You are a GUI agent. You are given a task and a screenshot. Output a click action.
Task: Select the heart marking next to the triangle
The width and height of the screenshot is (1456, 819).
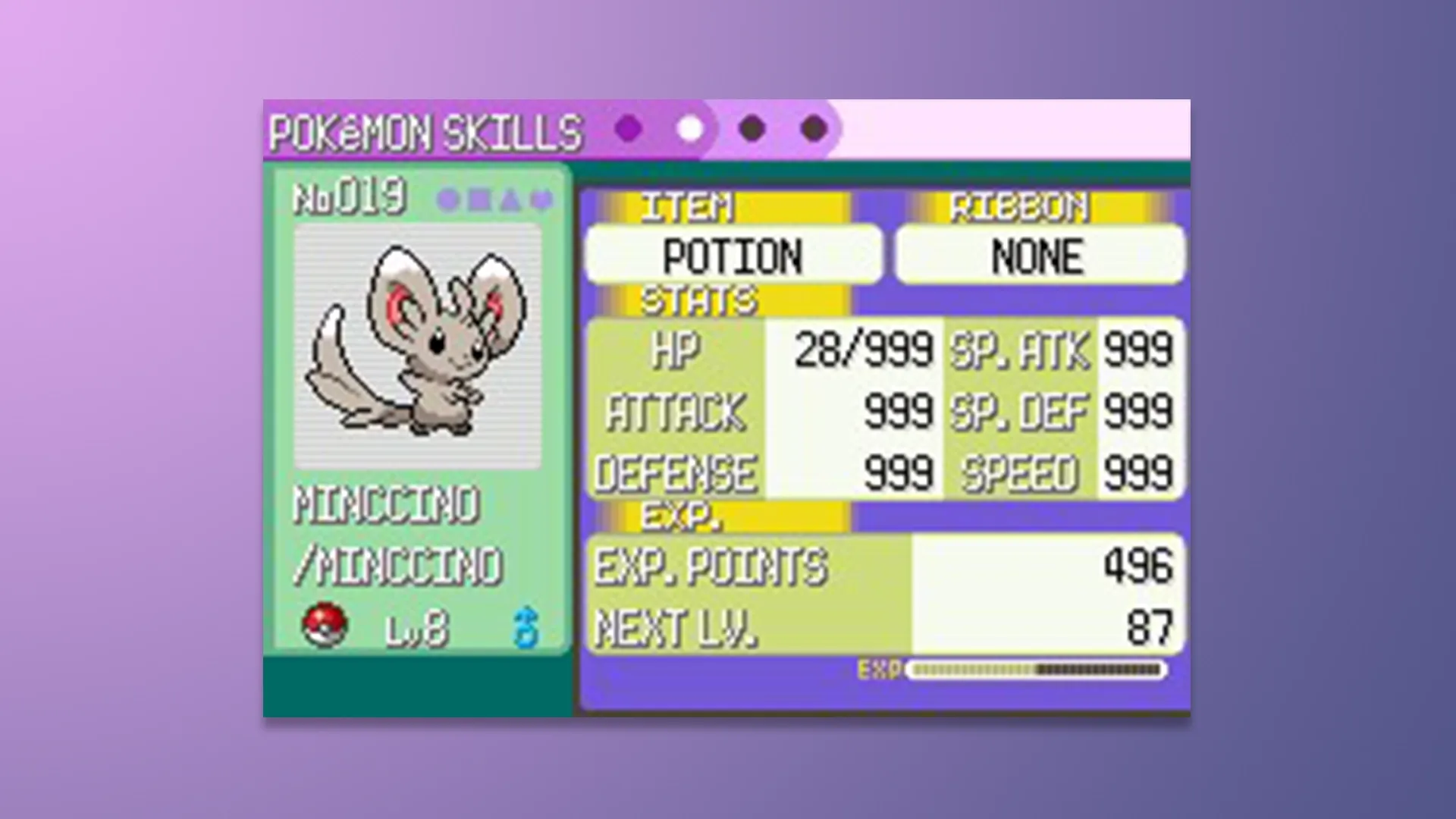click(540, 199)
